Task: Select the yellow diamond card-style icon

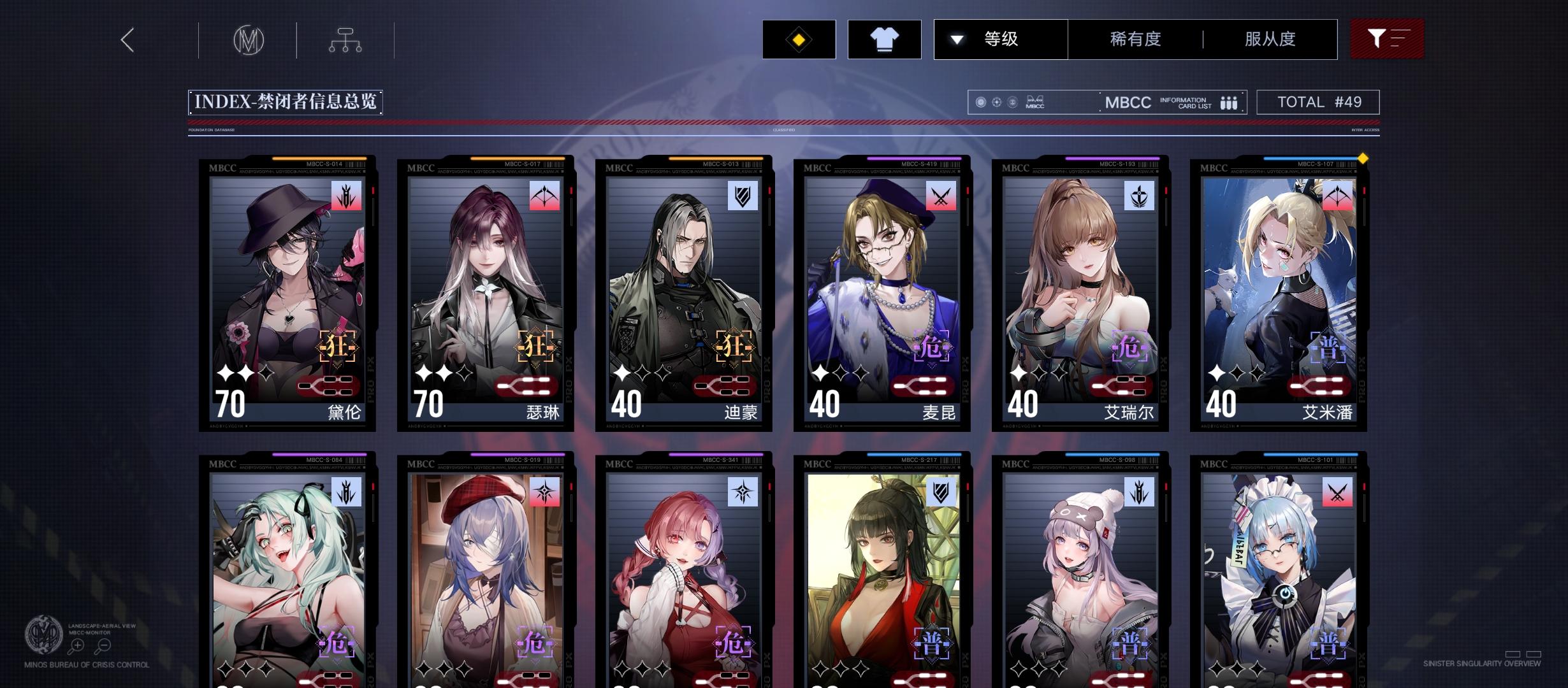Action: (799, 39)
